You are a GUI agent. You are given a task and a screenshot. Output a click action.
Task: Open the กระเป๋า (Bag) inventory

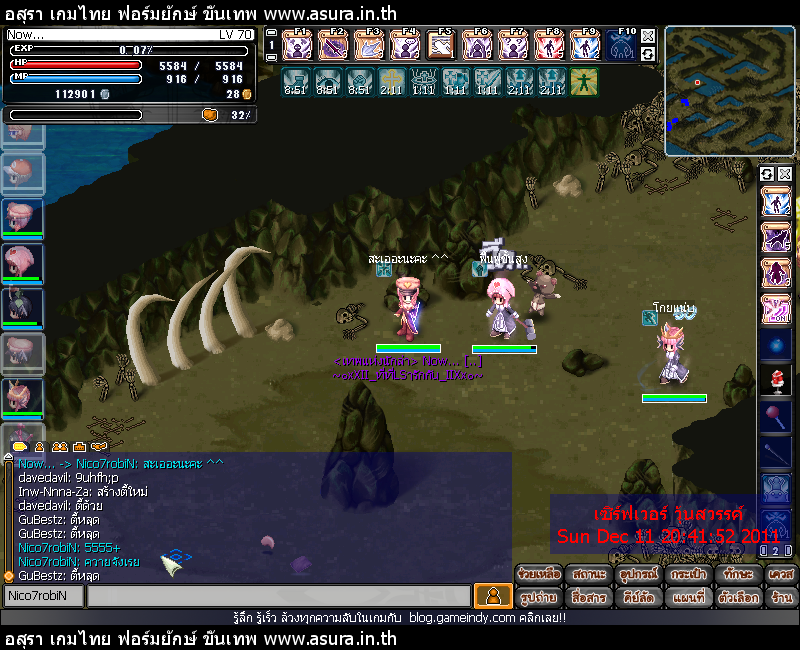pos(688,575)
